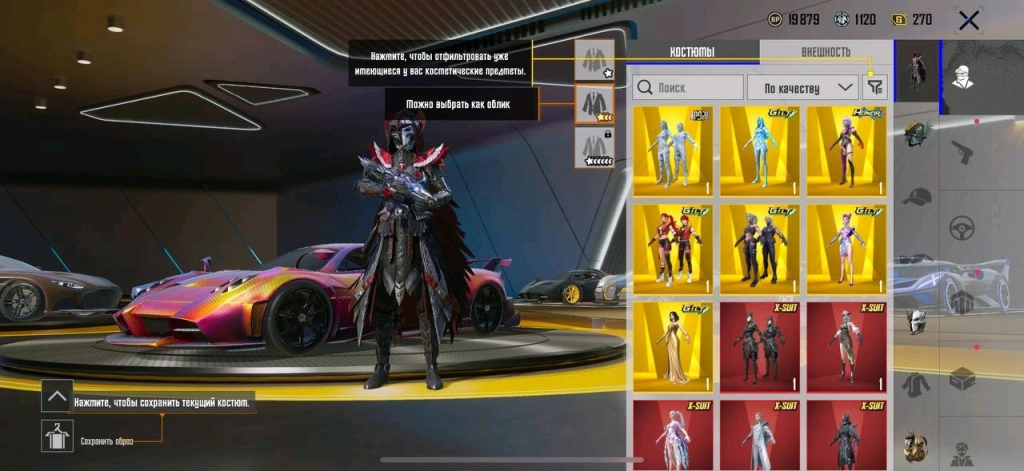Select the Костюмы tab
The width and height of the screenshot is (1024, 471).
pyautogui.click(x=695, y=52)
